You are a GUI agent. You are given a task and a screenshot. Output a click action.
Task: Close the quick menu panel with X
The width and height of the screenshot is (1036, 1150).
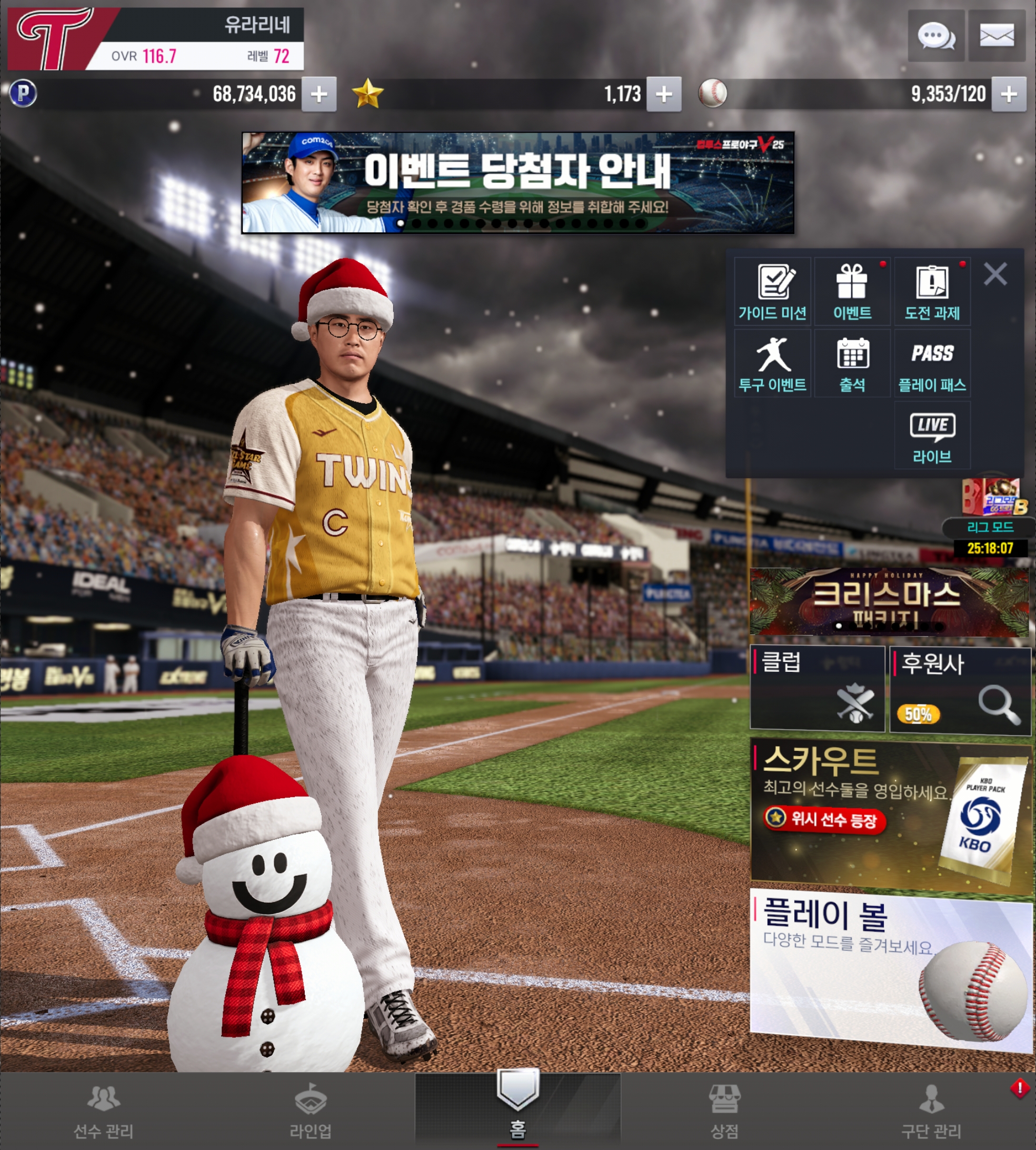(x=995, y=274)
